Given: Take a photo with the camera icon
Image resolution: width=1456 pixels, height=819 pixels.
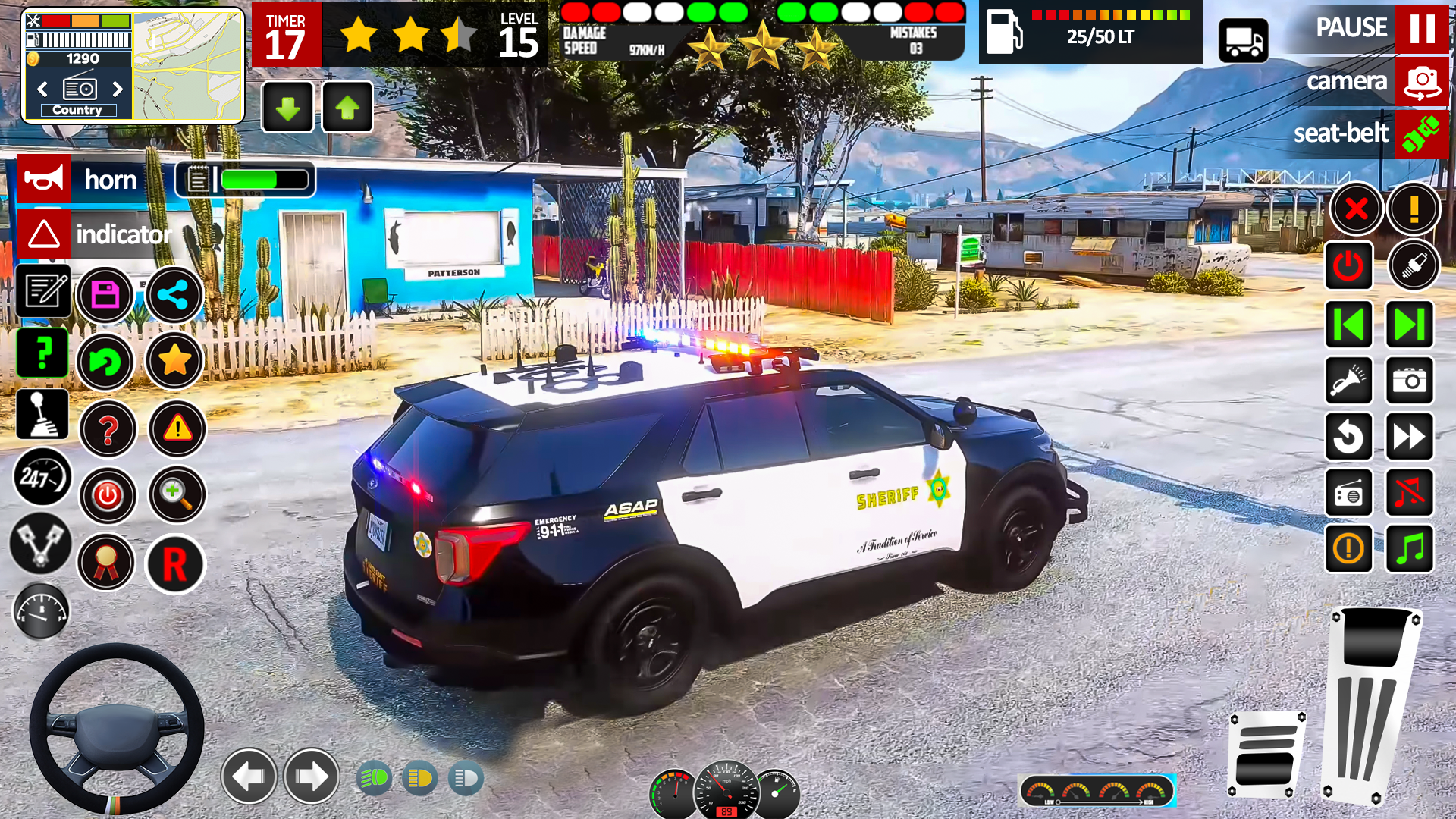Looking at the screenshot, I should (x=1409, y=381).
